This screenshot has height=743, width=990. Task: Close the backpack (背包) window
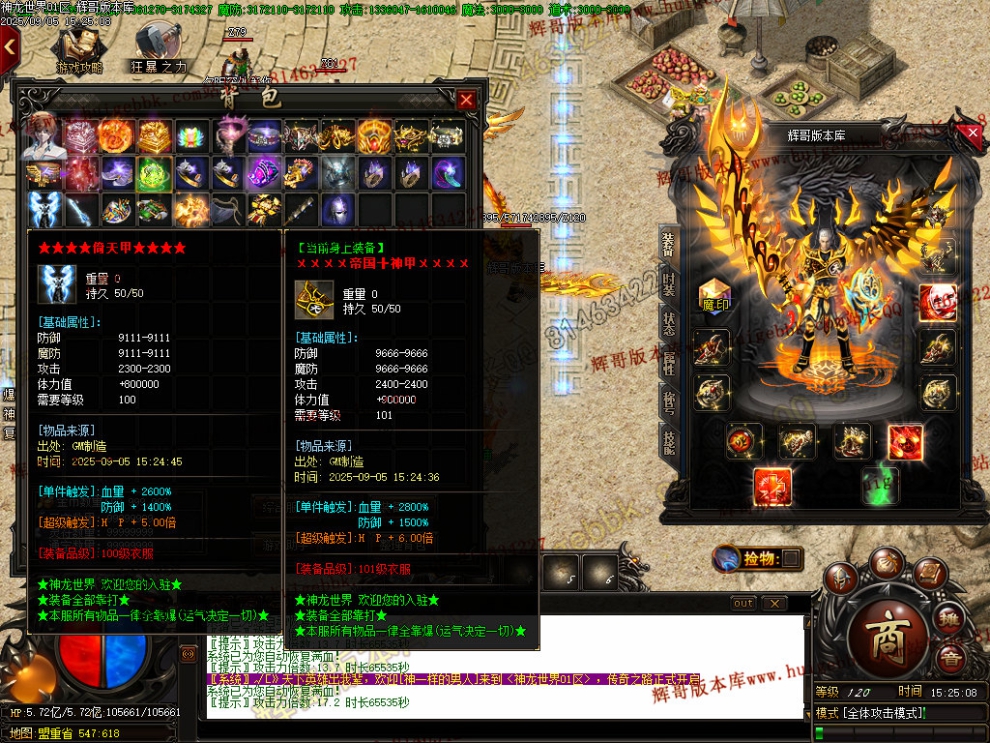pos(466,99)
